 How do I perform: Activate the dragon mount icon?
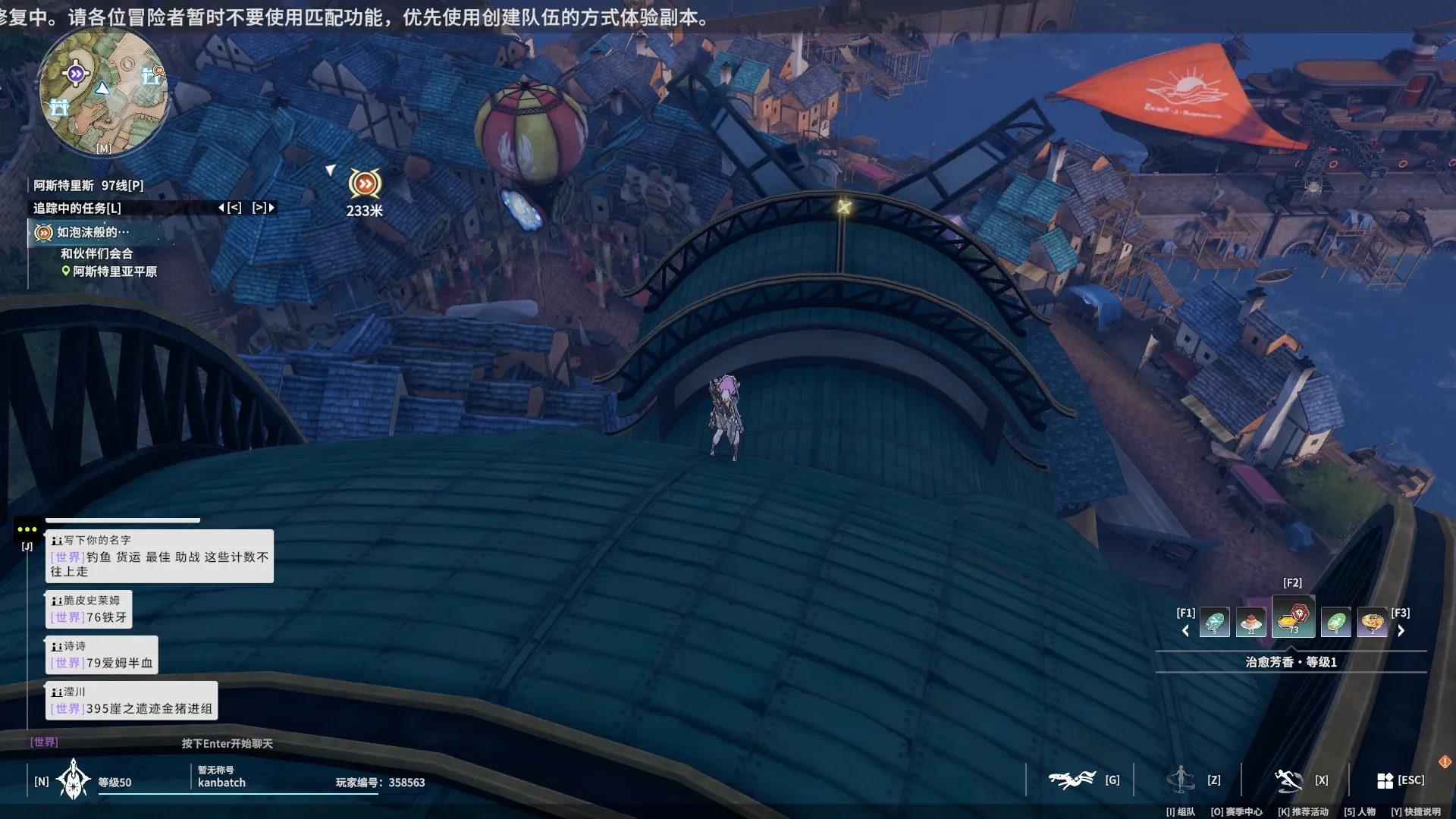click(1072, 780)
